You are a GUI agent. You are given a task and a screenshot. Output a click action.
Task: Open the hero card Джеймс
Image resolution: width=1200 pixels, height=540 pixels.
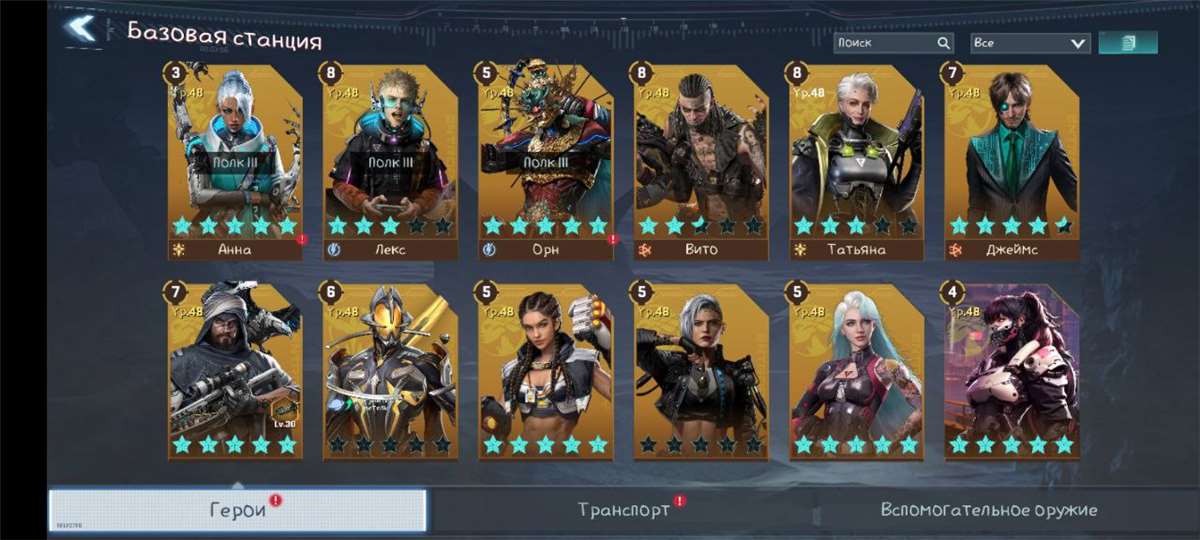click(x=1011, y=160)
